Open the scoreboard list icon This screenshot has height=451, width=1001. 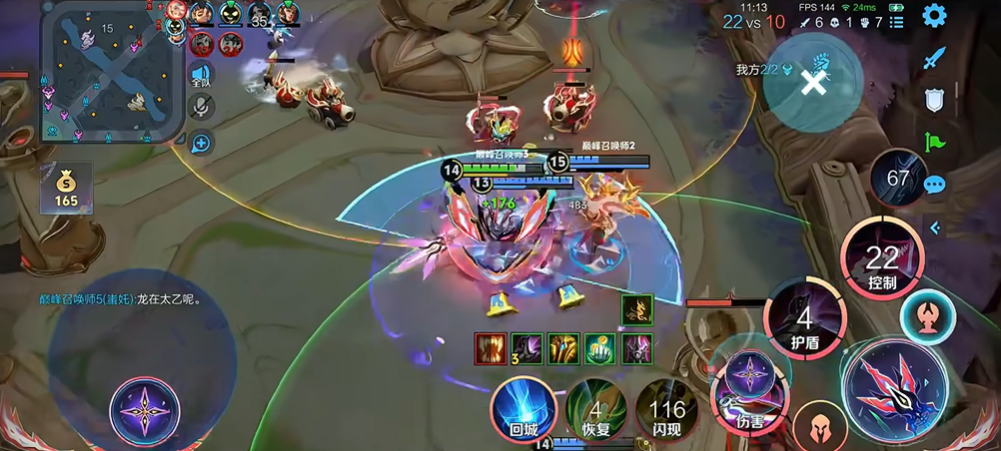click(x=897, y=22)
